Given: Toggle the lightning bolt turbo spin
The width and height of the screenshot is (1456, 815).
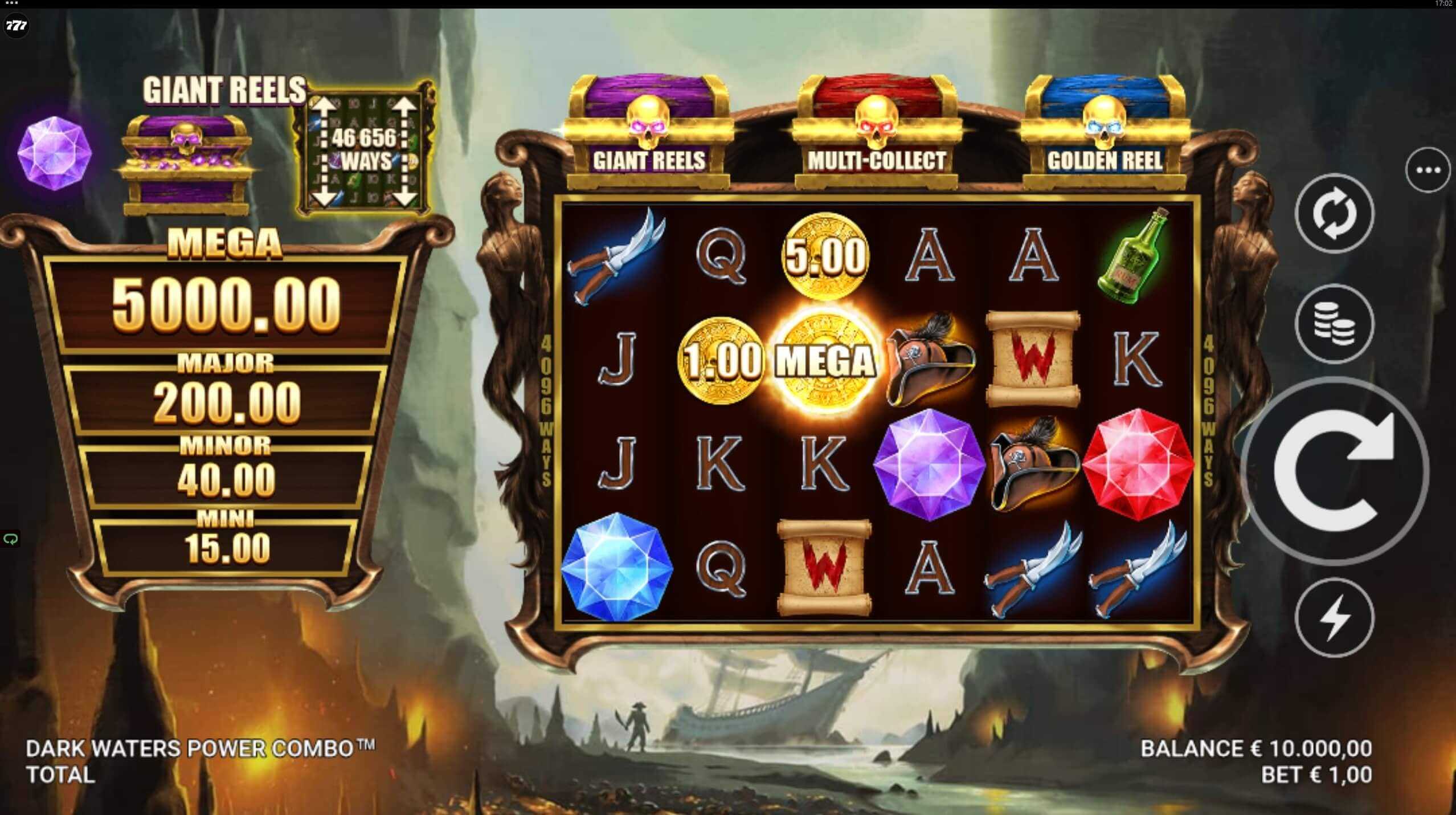Looking at the screenshot, I should [1334, 618].
